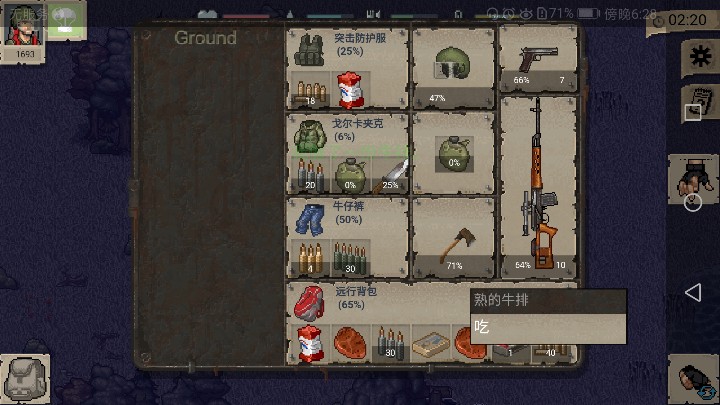Select the hatchet melee weapon slot
The image size is (720, 405).
(453, 238)
